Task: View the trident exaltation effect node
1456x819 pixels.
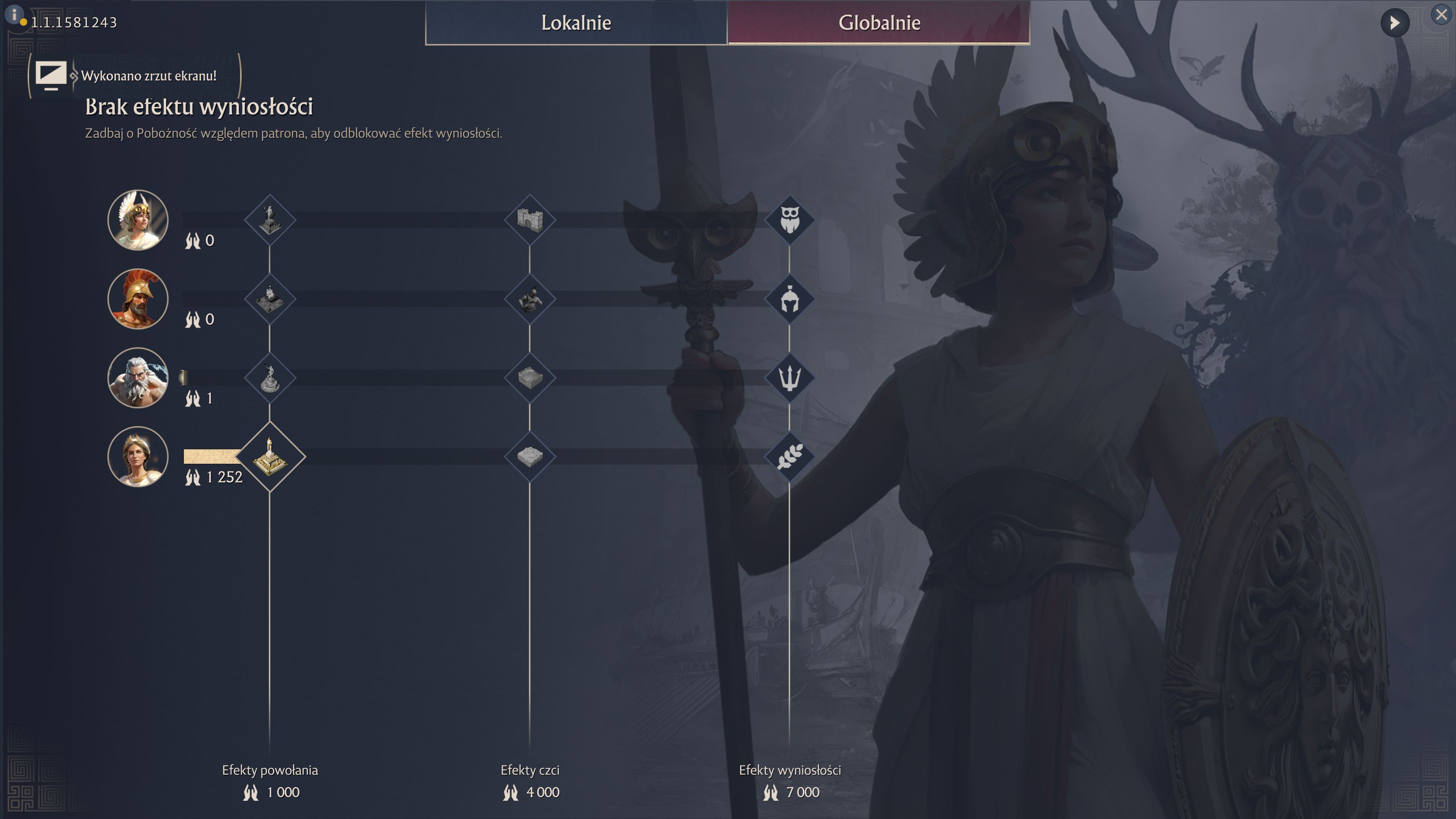Action: pyautogui.click(x=789, y=378)
